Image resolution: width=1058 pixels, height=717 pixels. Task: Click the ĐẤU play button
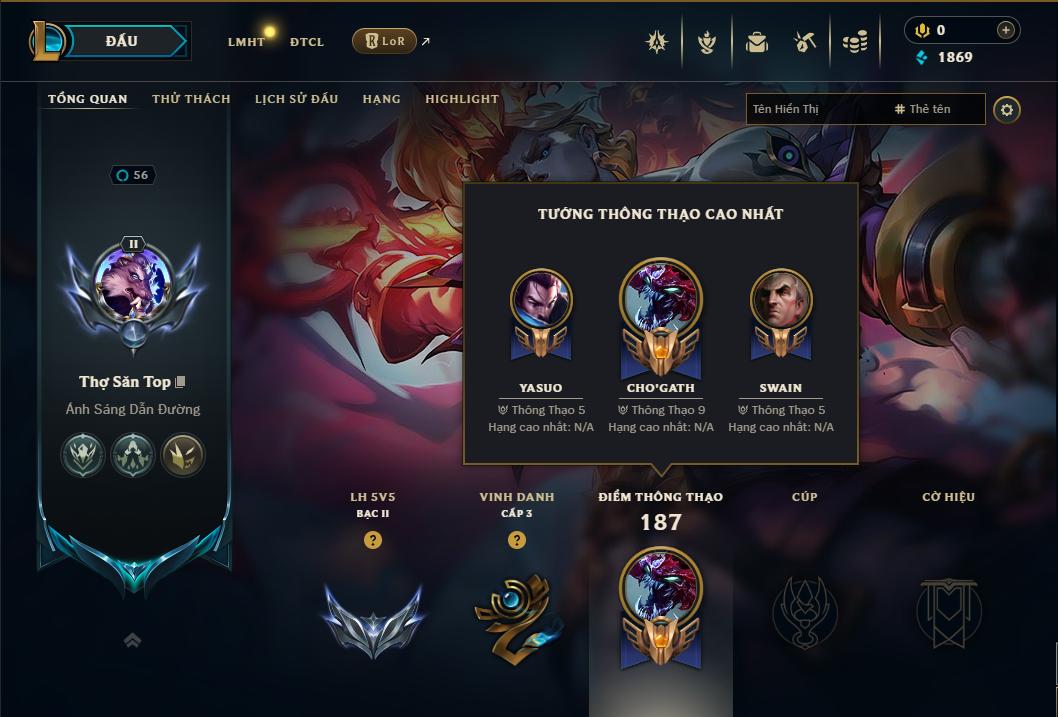click(122, 41)
